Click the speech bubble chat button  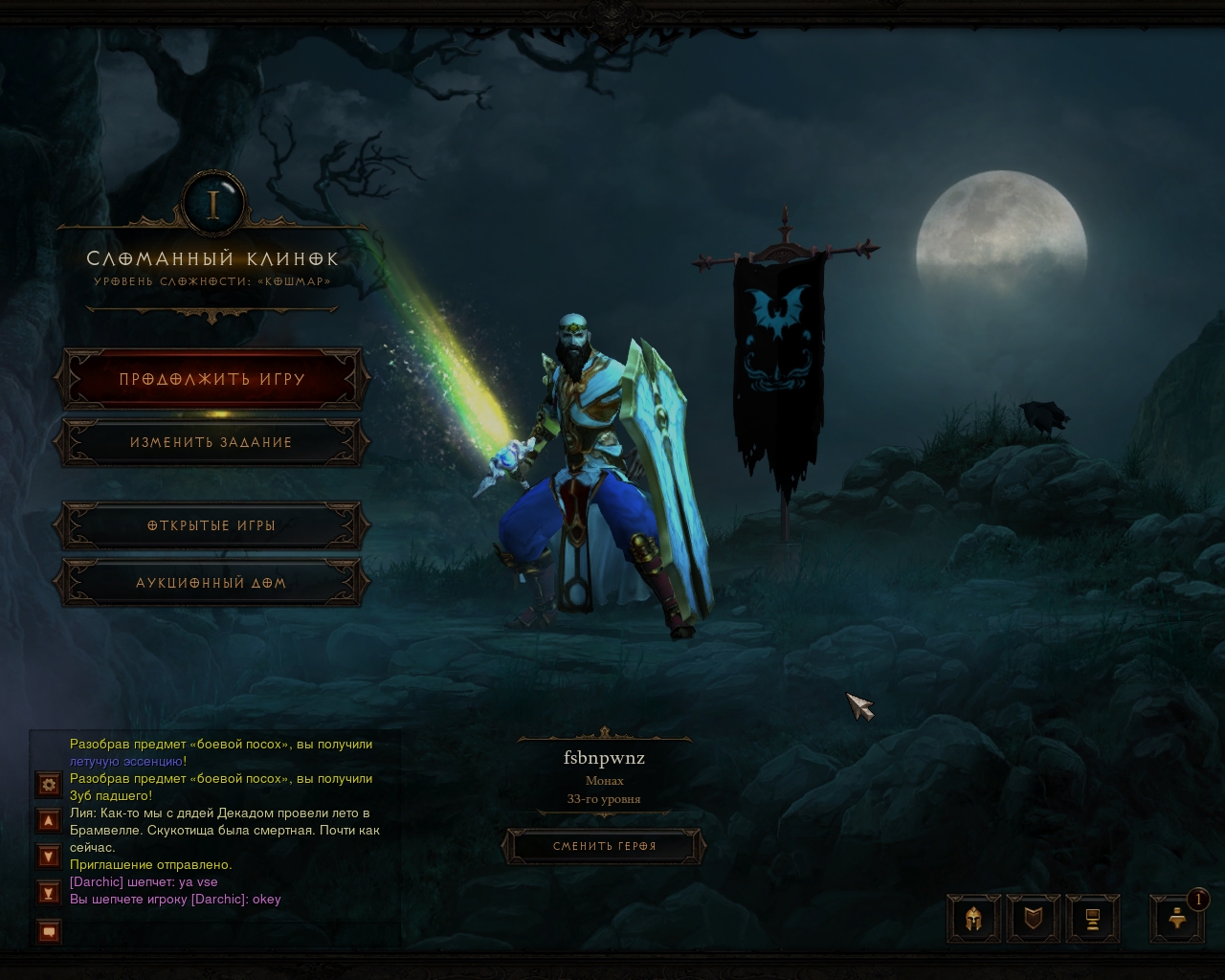click(49, 930)
